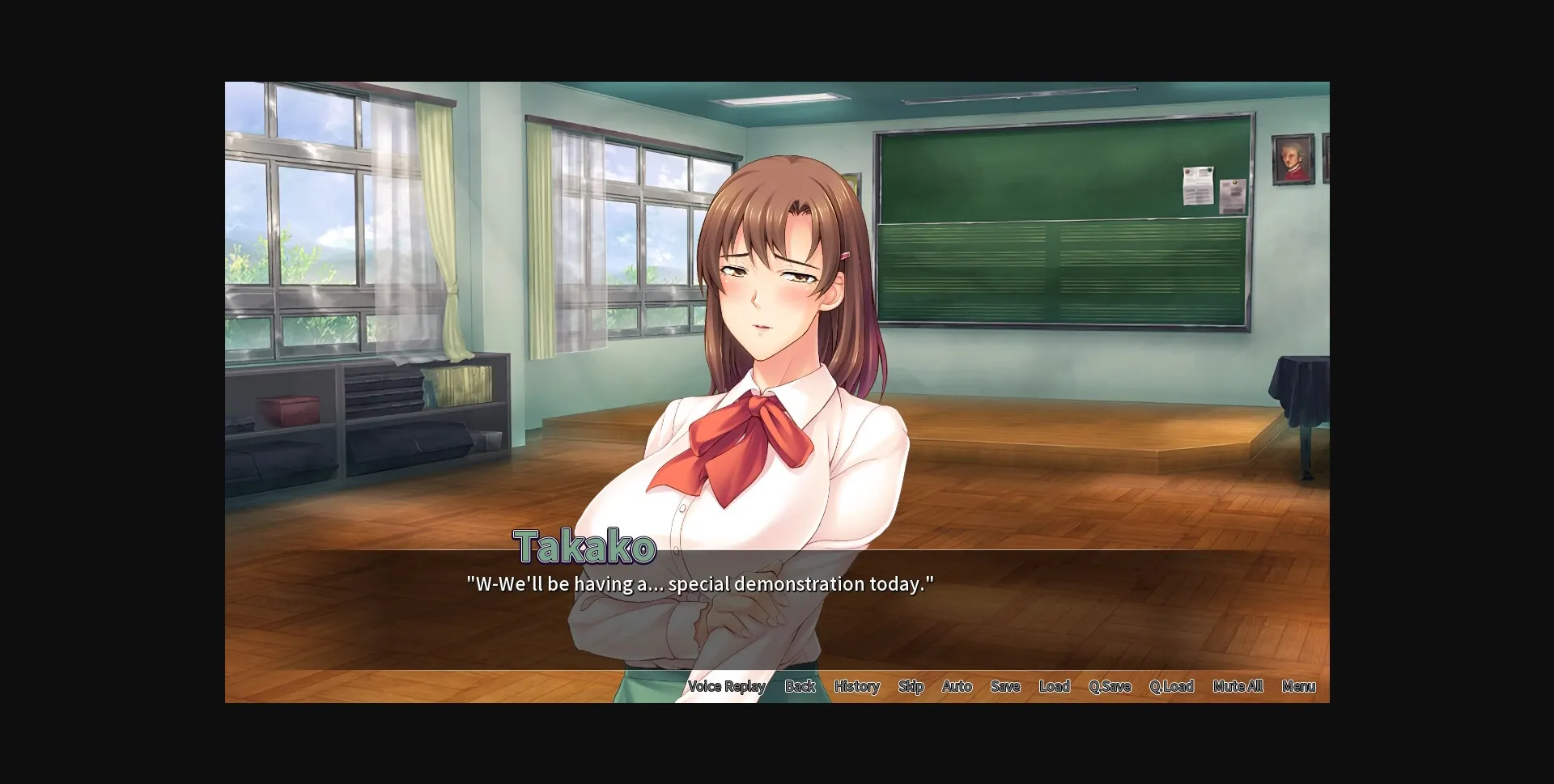Viewport: 1554px width, 784px height.
Task: Enable Skip mode to fast-forward text
Action: coord(911,686)
